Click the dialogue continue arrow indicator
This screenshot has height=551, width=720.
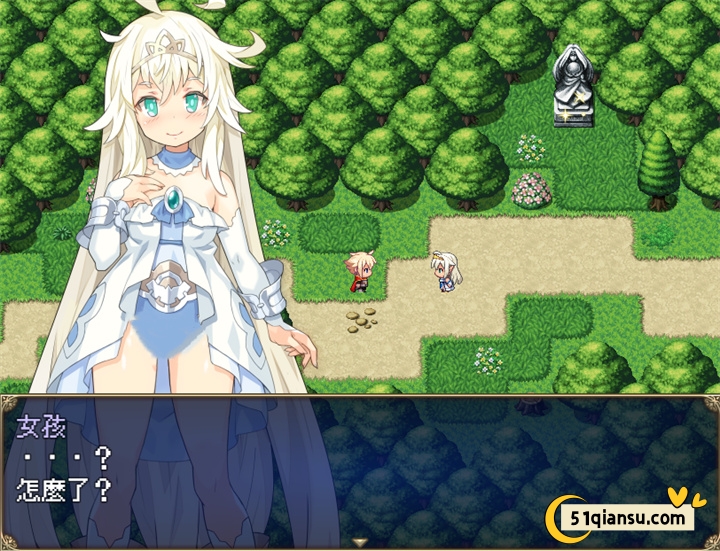click(x=360, y=542)
